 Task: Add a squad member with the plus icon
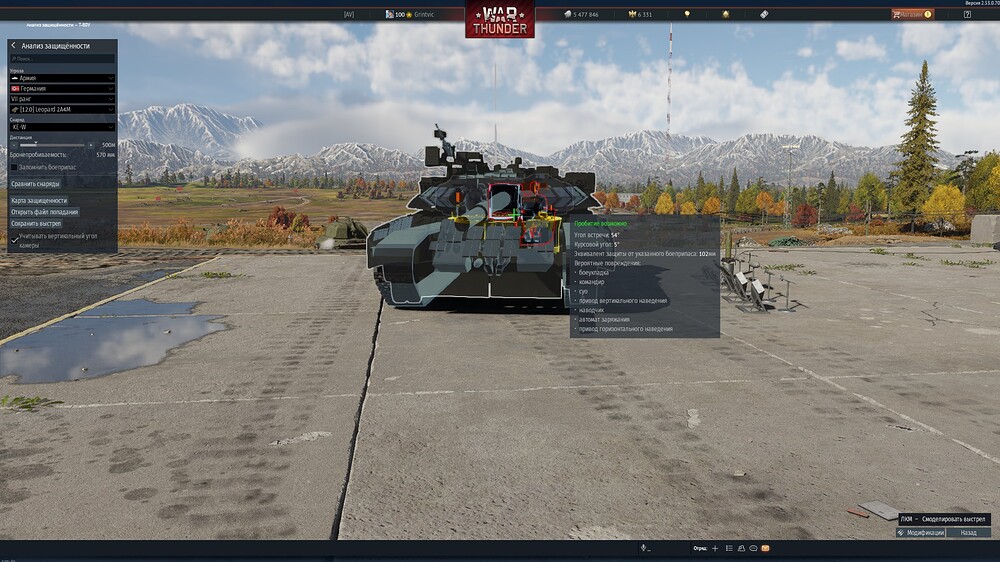point(715,548)
